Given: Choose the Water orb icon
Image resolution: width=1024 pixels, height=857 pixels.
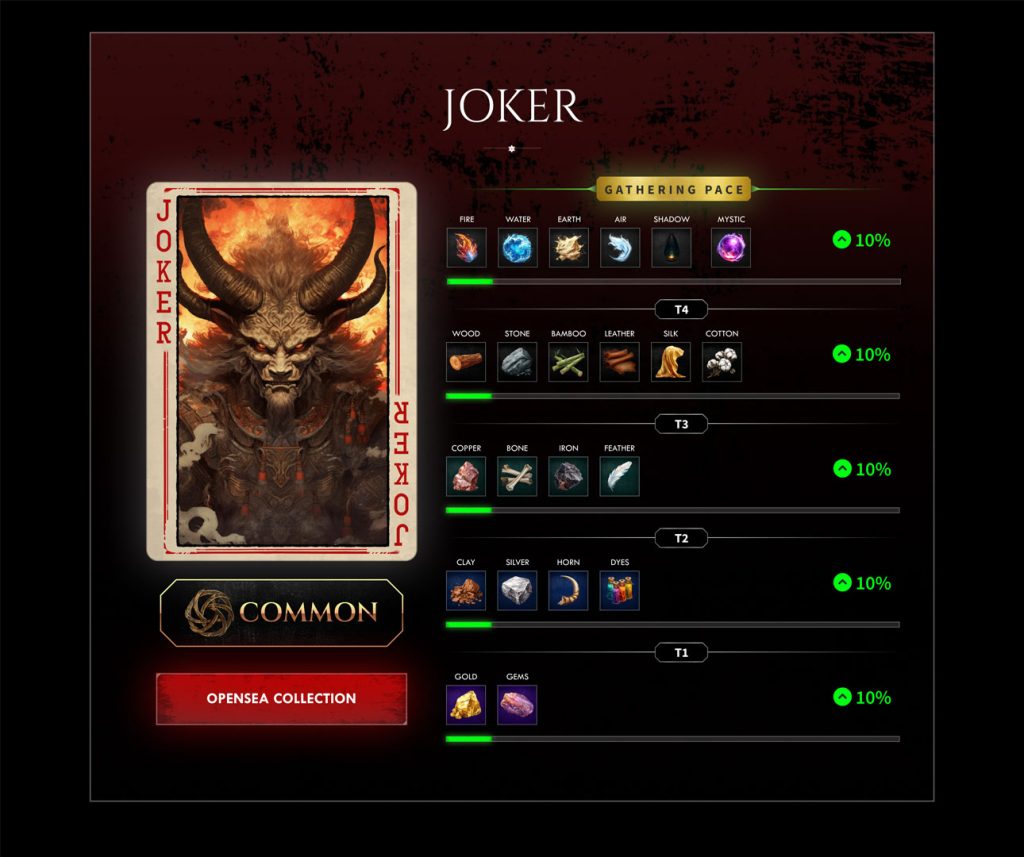Looking at the screenshot, I should (x=517, y=248).
